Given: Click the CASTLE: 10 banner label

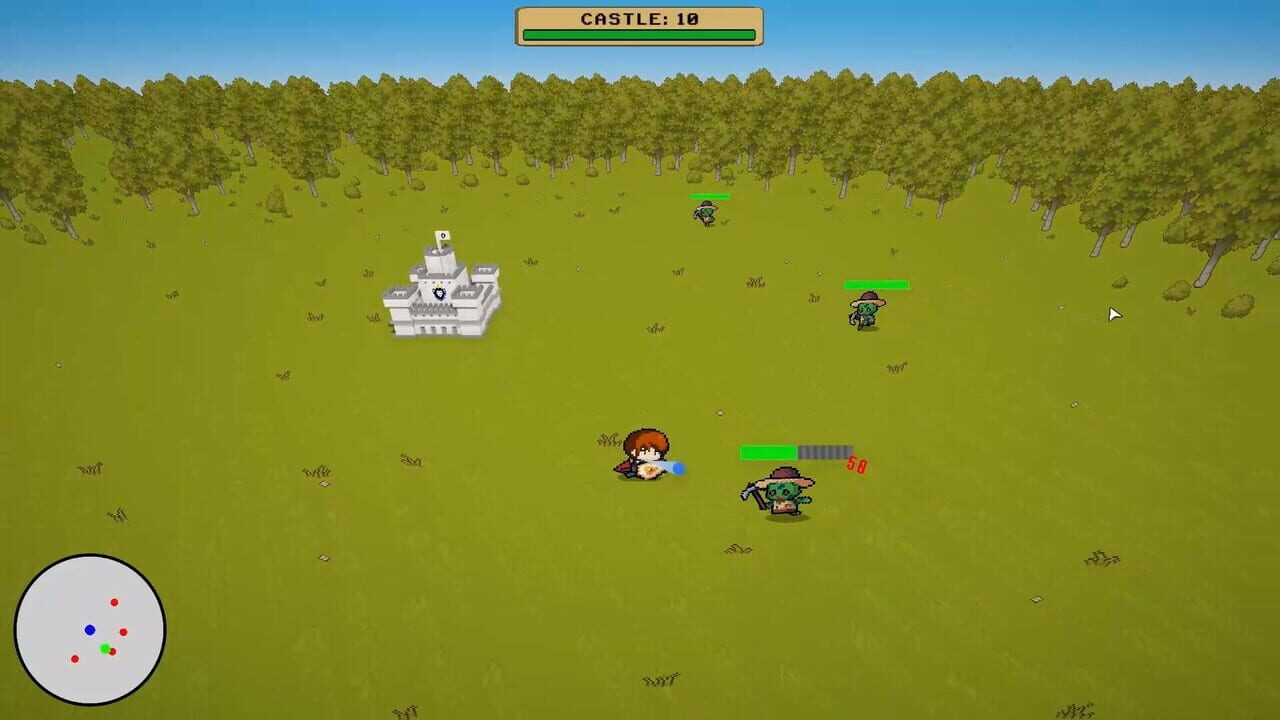Looking at the screenshot, I should pyautogui.click(x=639, y=17).
